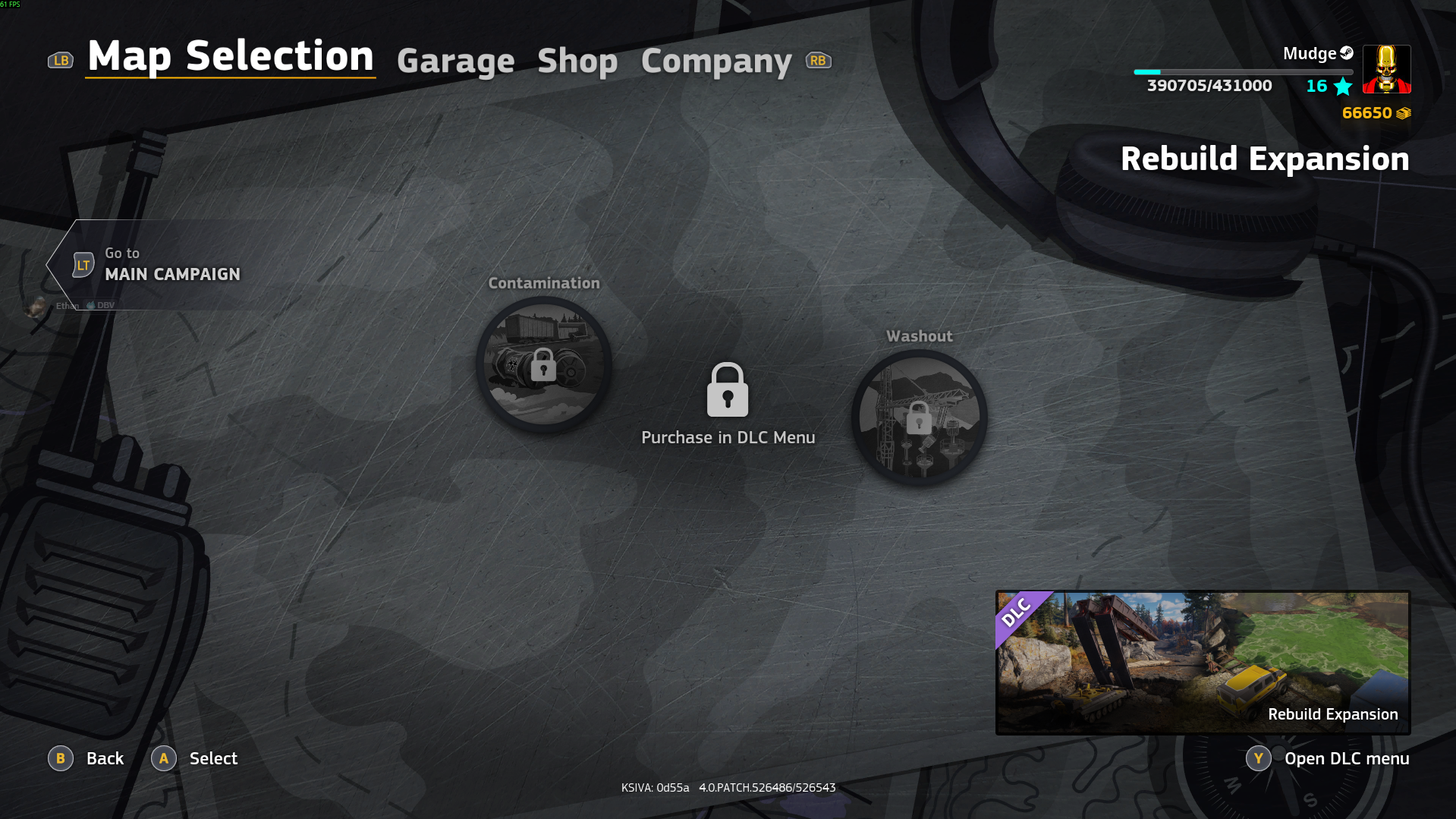Click the experience progress bar under Mudge
Viewport: 1456px width, 819px height.
[1243, 70]
